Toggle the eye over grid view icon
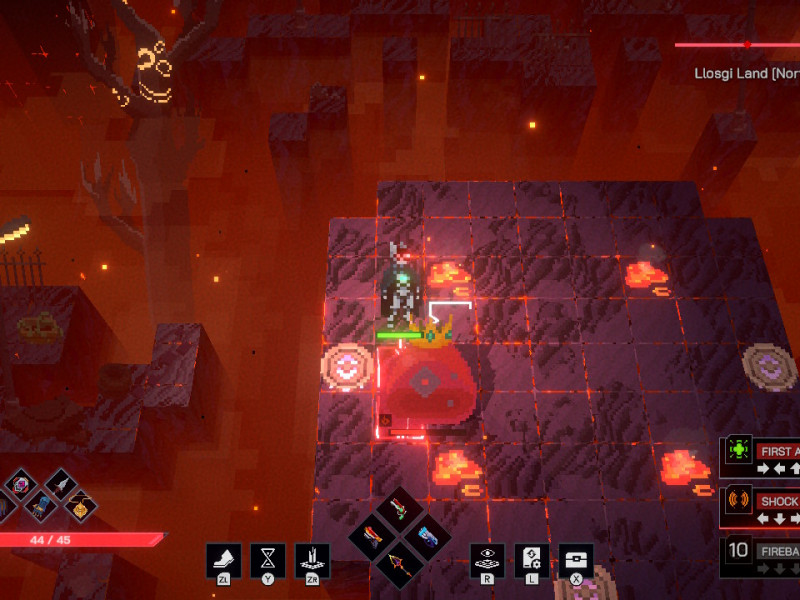 (487, 560)
